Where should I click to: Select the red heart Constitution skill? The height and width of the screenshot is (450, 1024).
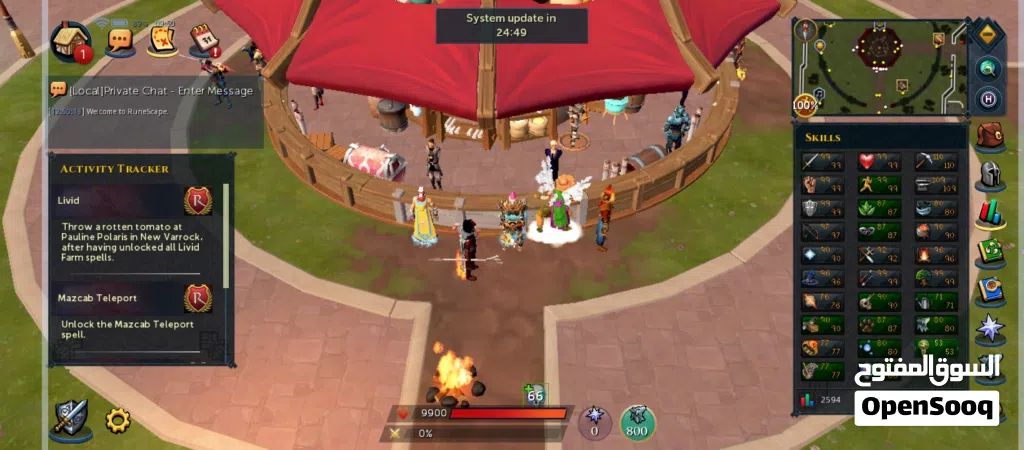866,161
